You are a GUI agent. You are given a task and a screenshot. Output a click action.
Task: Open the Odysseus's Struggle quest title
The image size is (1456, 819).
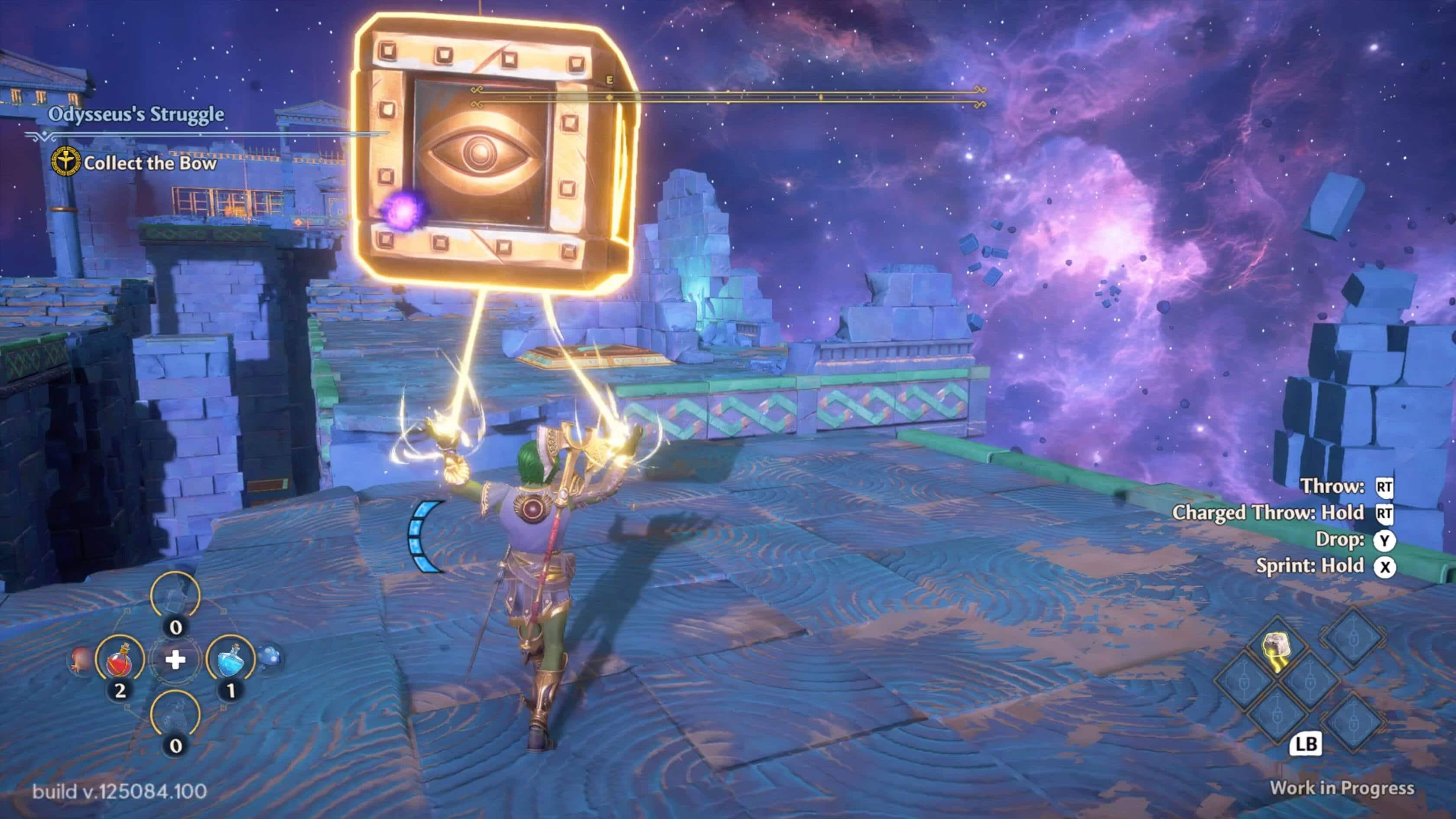click(x=136, y=114)
